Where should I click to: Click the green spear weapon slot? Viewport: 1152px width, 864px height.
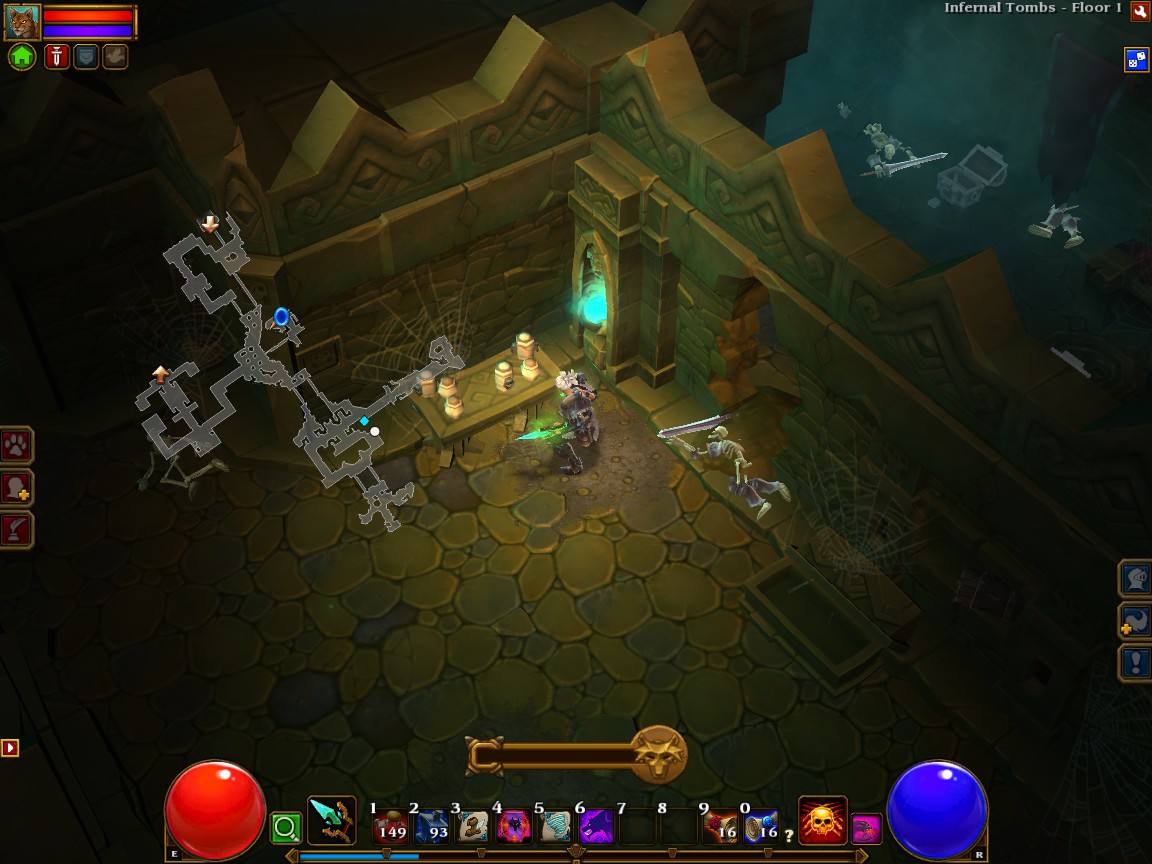(331, 820)
